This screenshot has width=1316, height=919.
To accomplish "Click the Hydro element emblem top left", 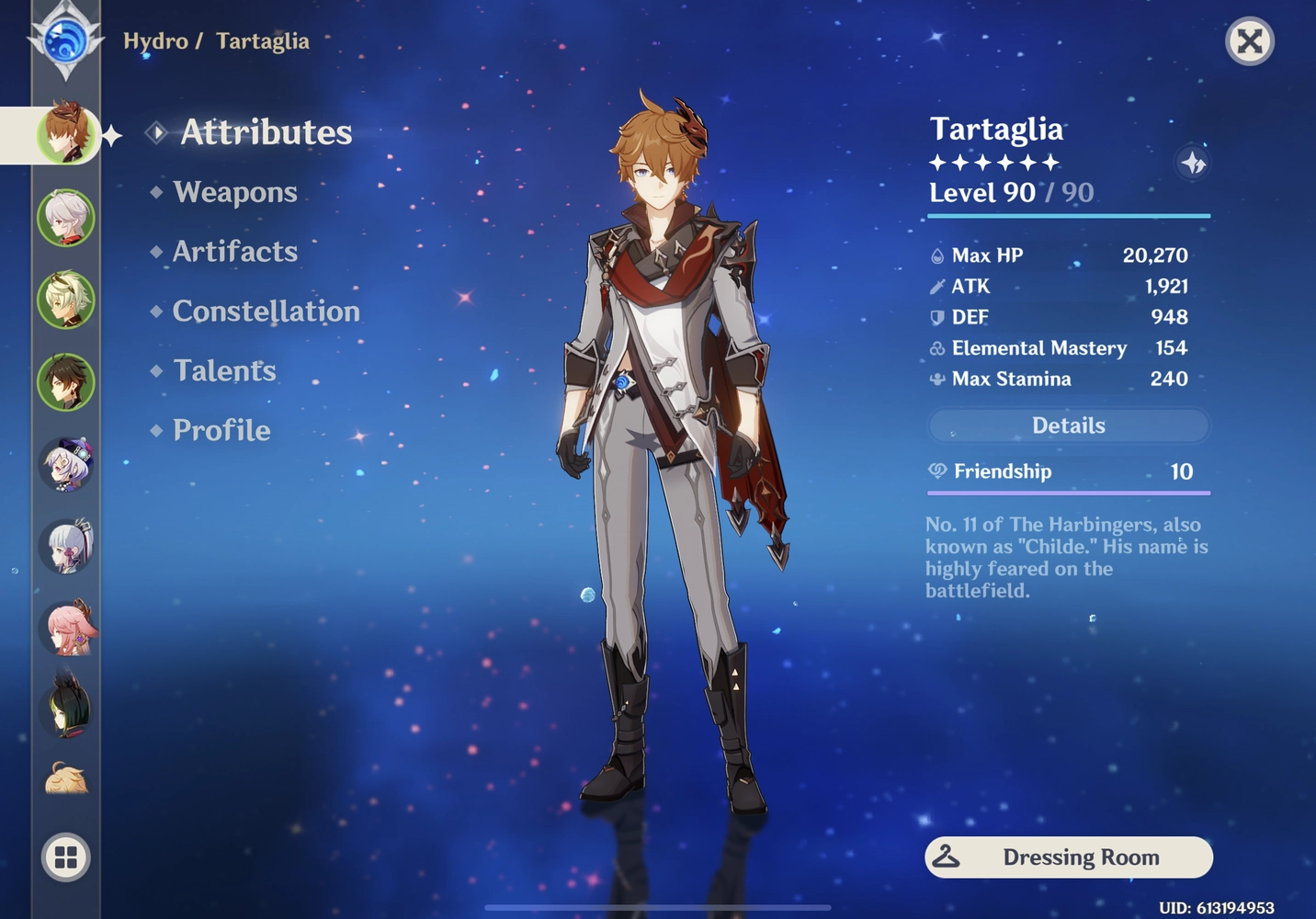I will point(64,41).
